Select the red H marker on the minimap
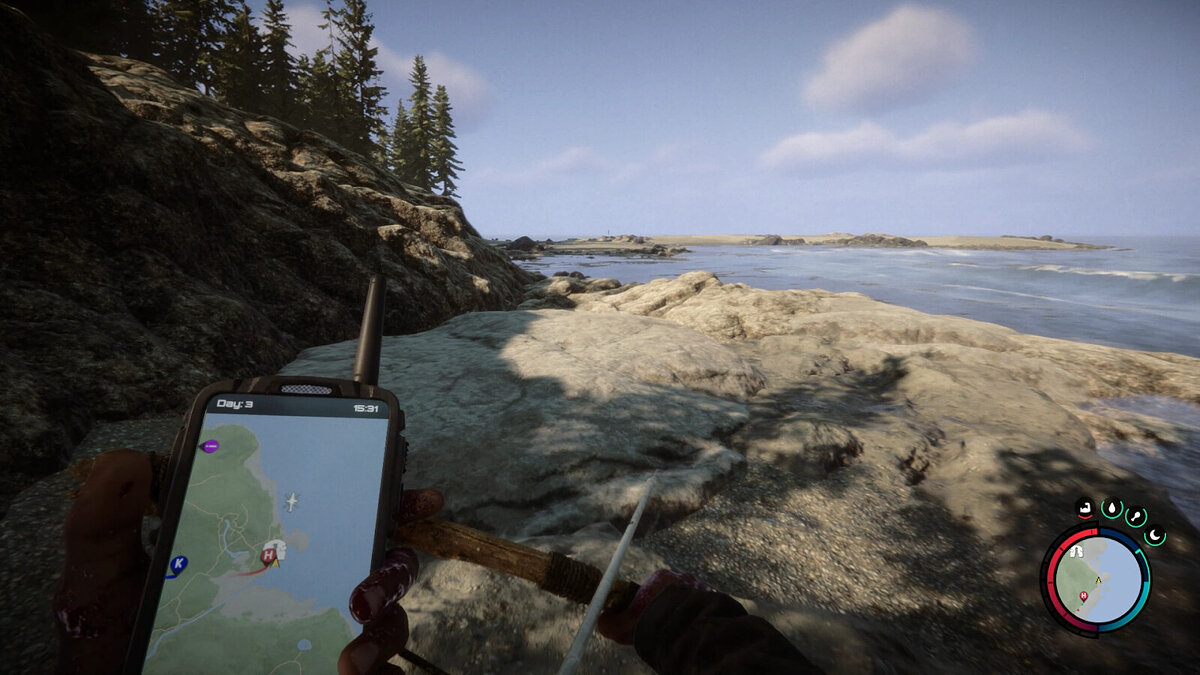Screen dimensions: 1200x675 [x=1082, y=596]
